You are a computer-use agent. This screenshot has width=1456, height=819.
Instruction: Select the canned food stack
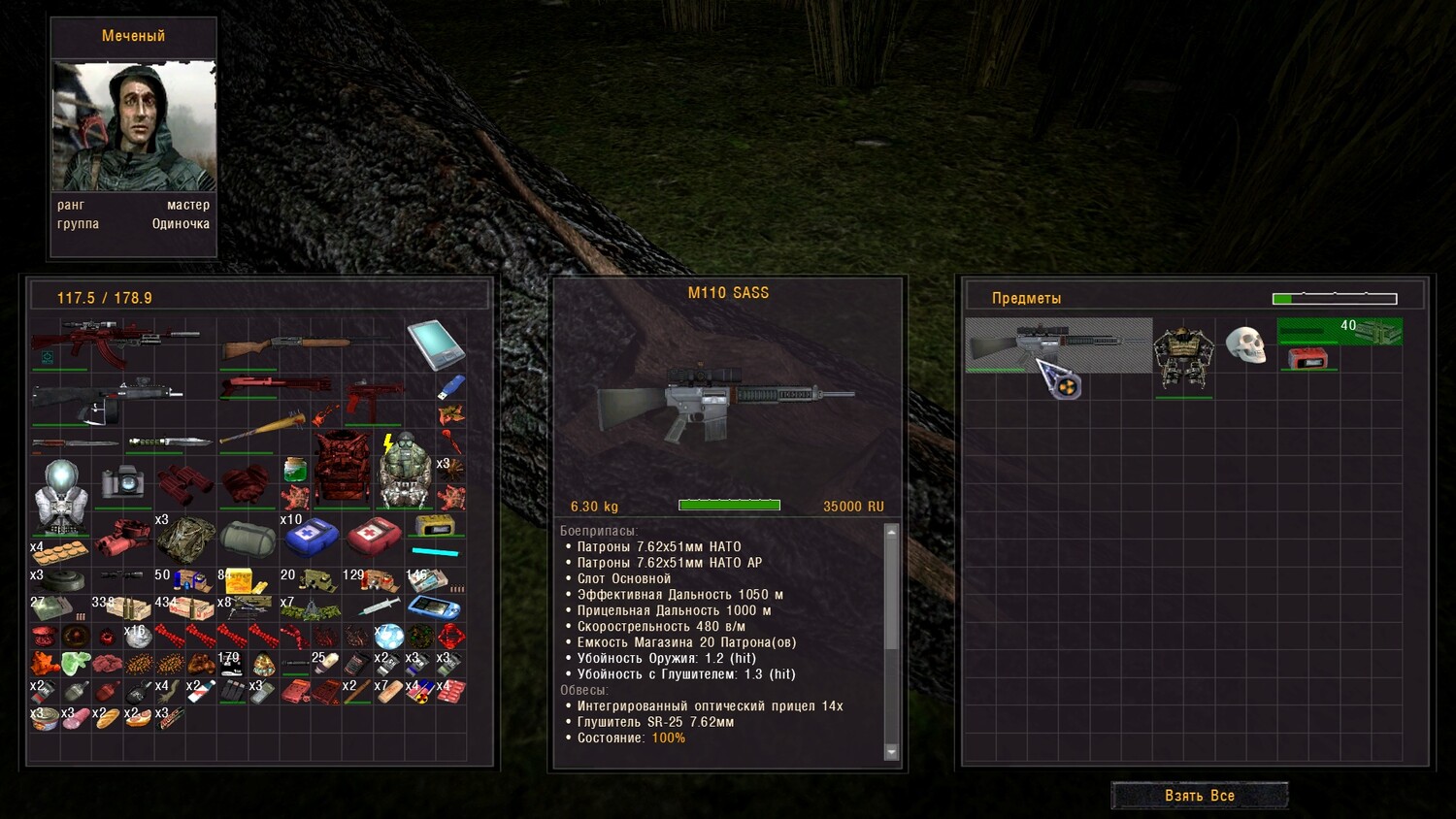click(44, 718)
